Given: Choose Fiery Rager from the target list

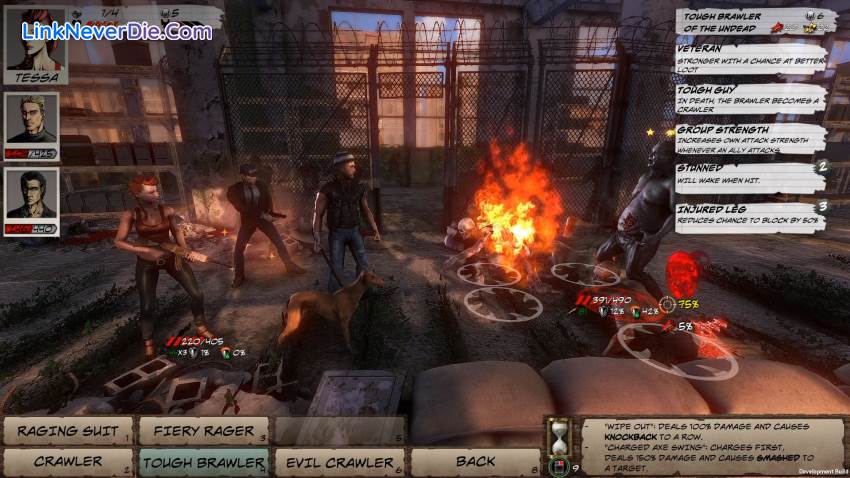Looking at the screenshot, I should tap(203, 431).
